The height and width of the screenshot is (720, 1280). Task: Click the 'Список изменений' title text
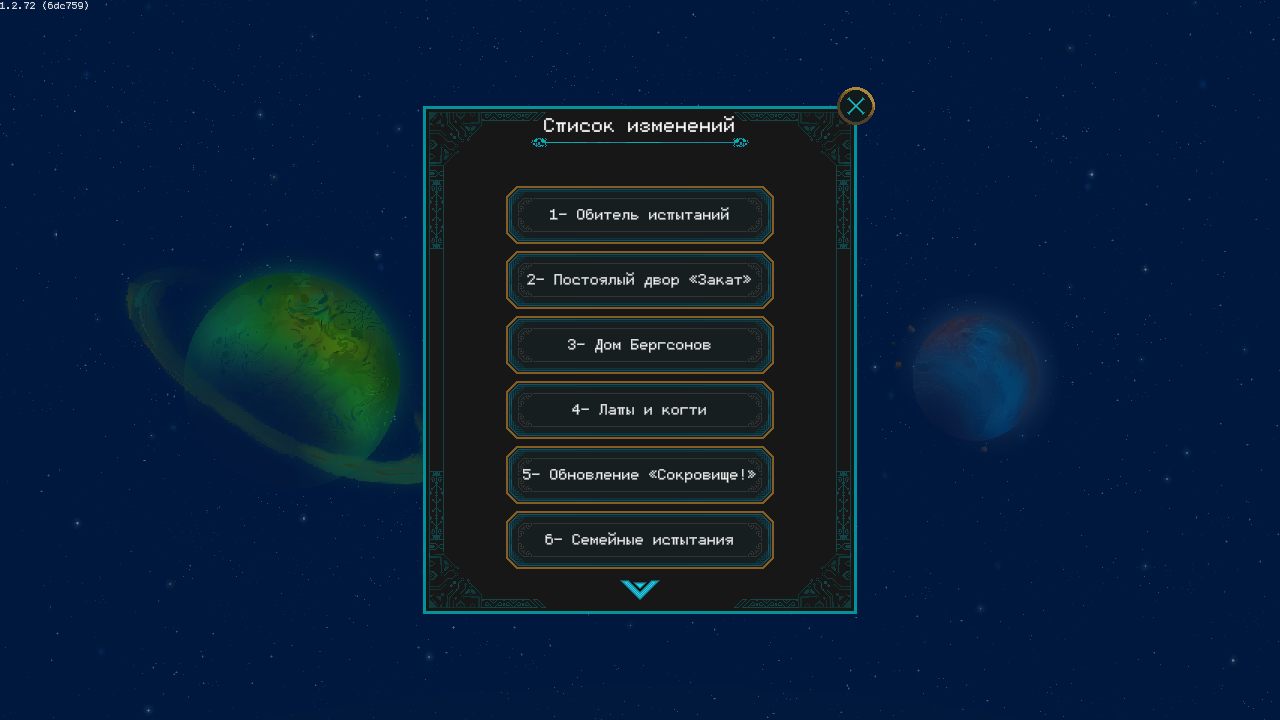click(639, 125)
